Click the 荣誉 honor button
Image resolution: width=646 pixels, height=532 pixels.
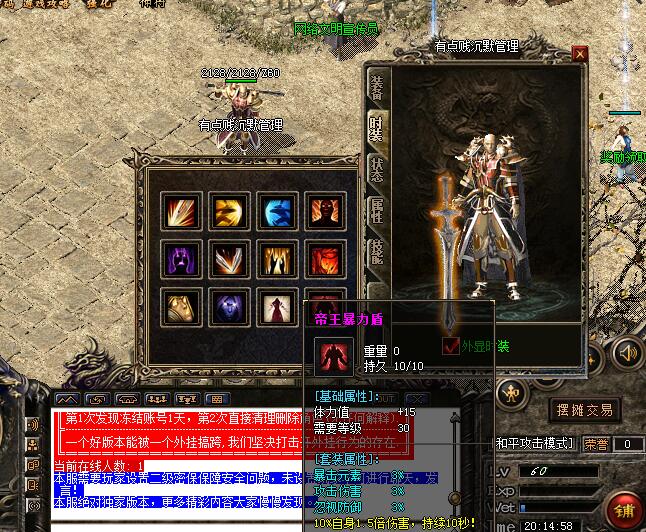pos(596,443)
